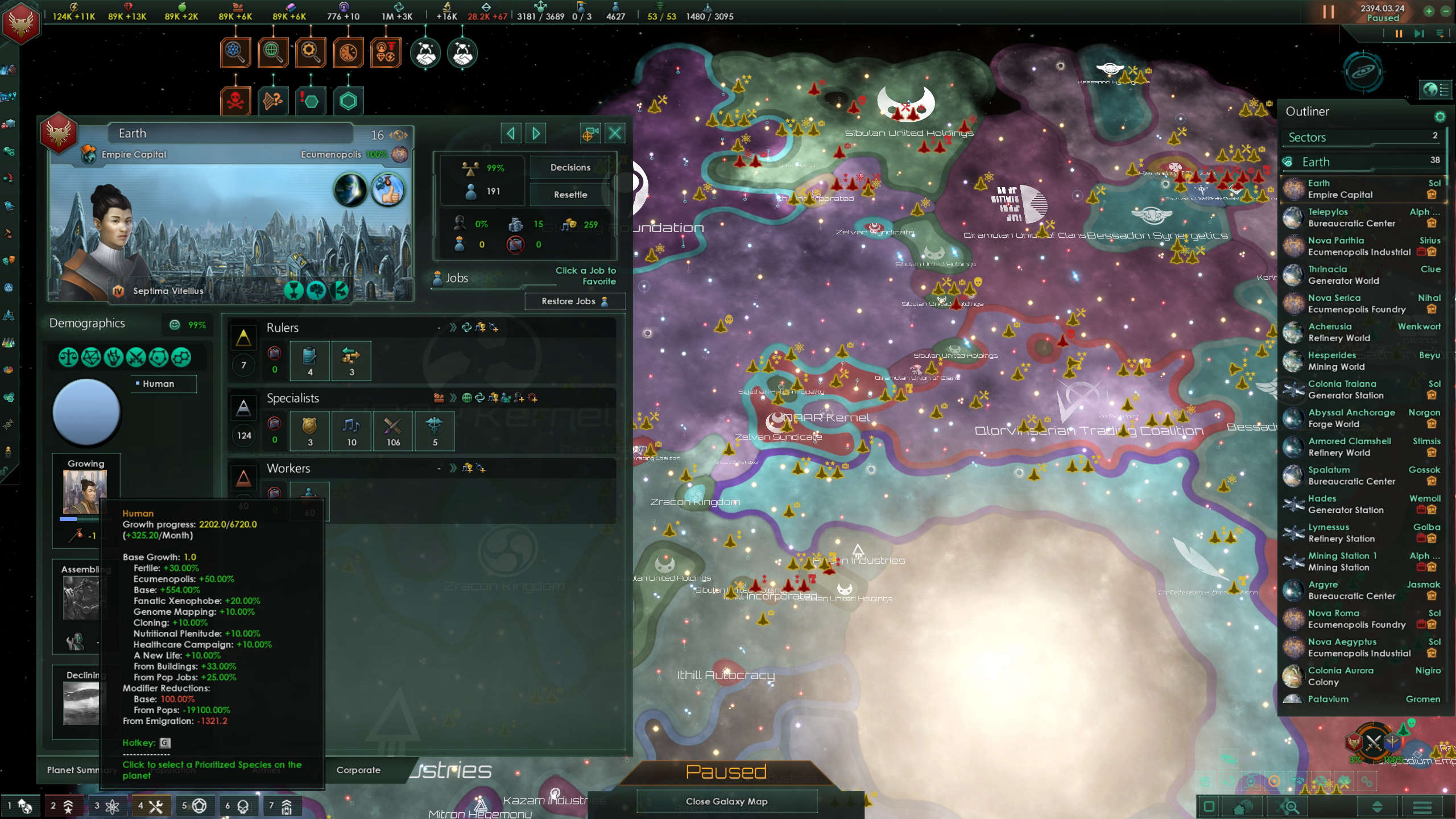Click the Human species growth progress bar
1456x819 pixels.
pyautogui.click(x=78, y=519)
